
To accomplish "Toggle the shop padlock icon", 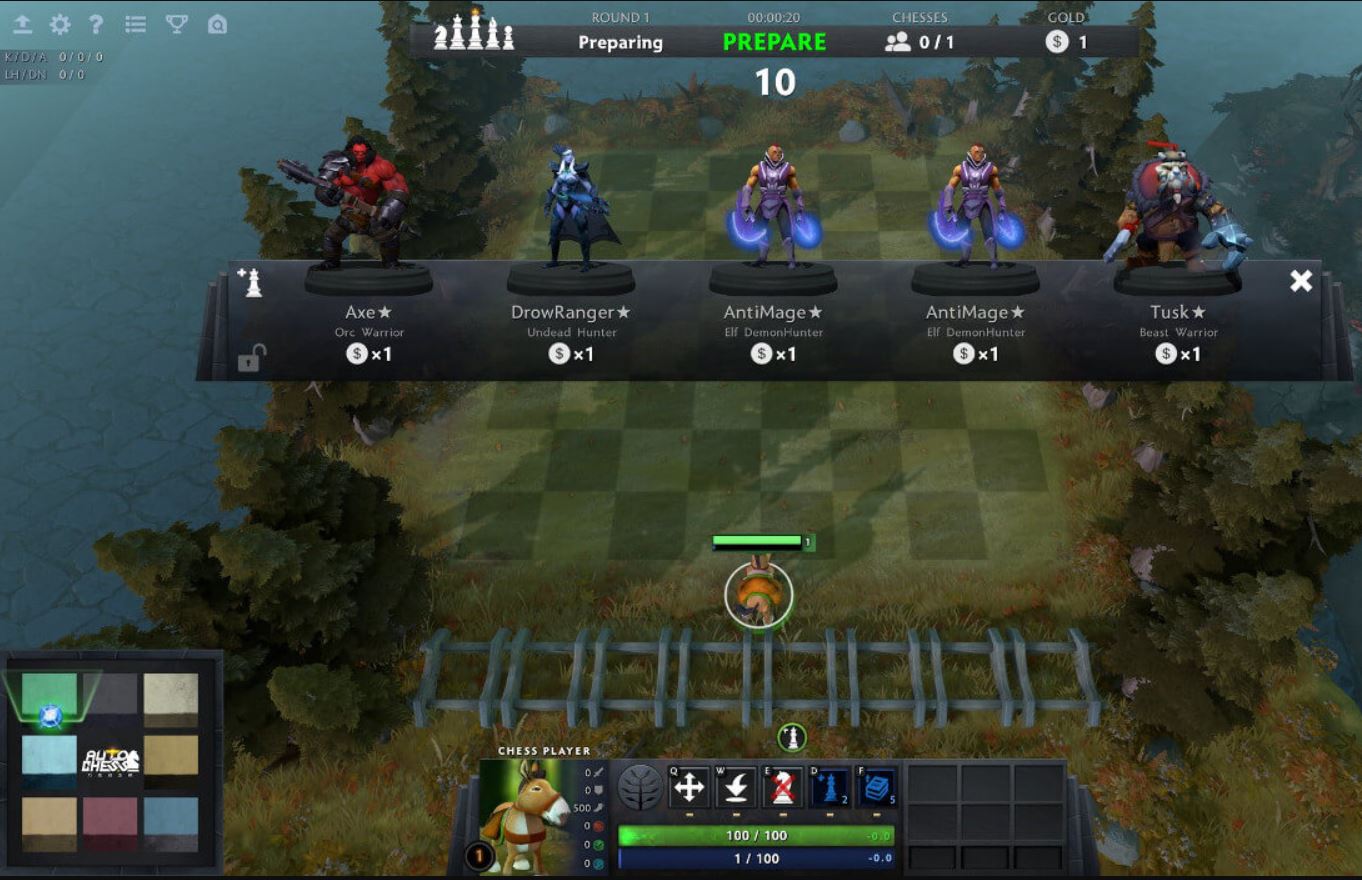I will click(251, 358).
